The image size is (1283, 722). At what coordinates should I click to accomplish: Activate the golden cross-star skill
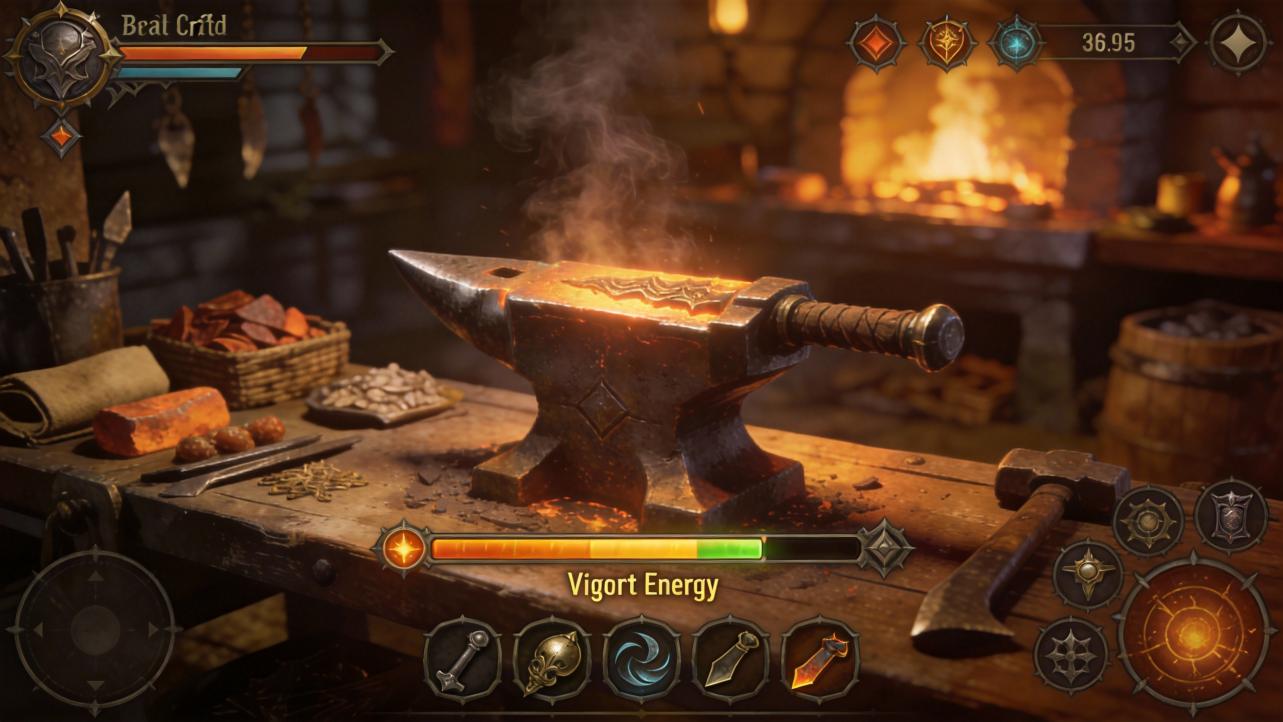tap(1088, 574)
